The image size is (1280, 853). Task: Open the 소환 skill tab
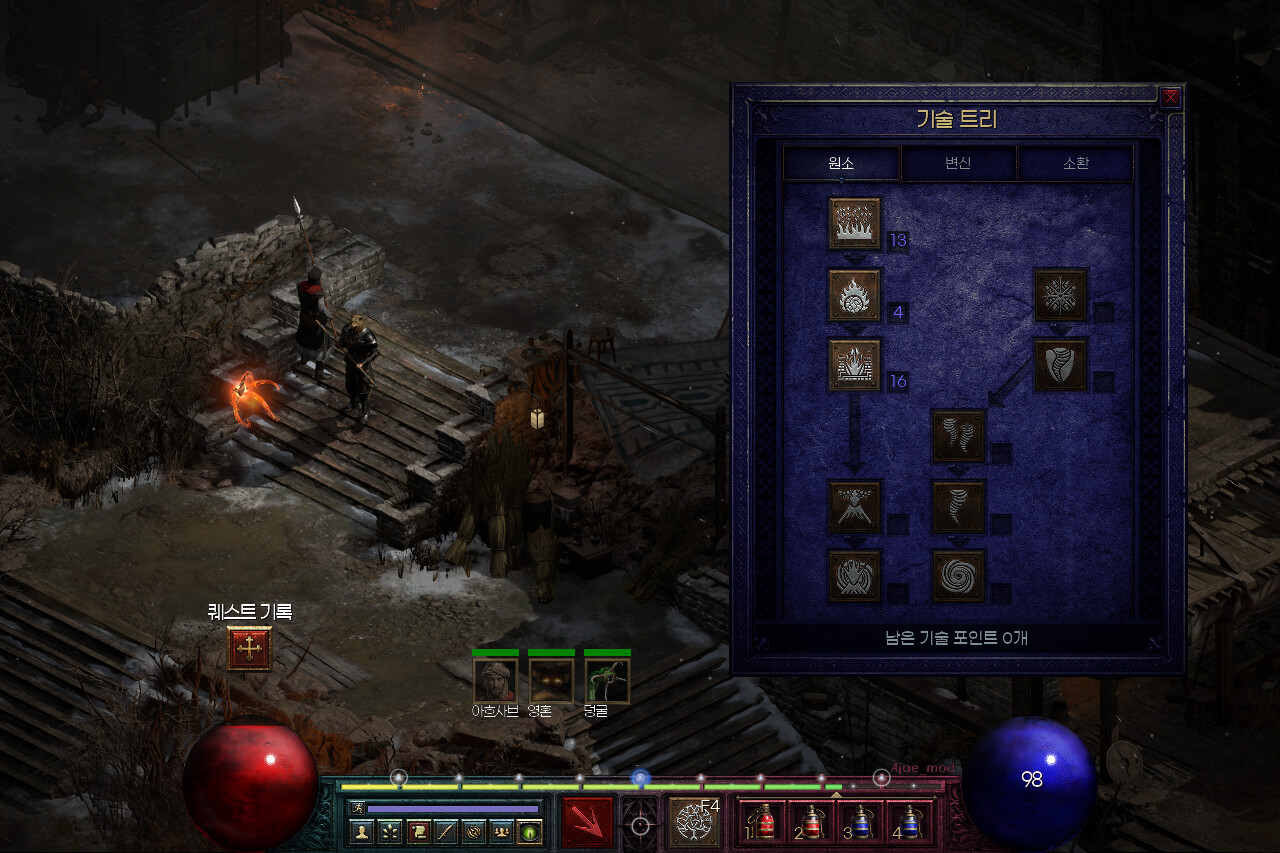click(1075, 163)
